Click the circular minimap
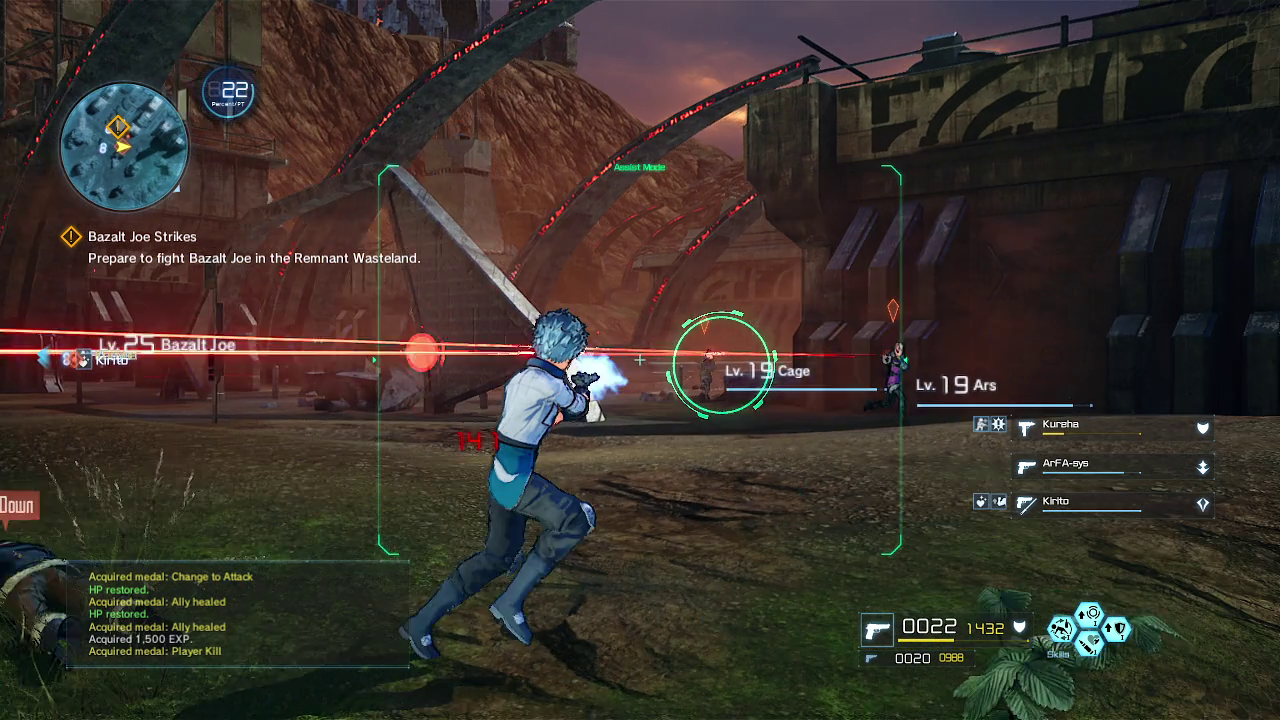The height and width of the screenshot is (720, 1280). [124, 146]
